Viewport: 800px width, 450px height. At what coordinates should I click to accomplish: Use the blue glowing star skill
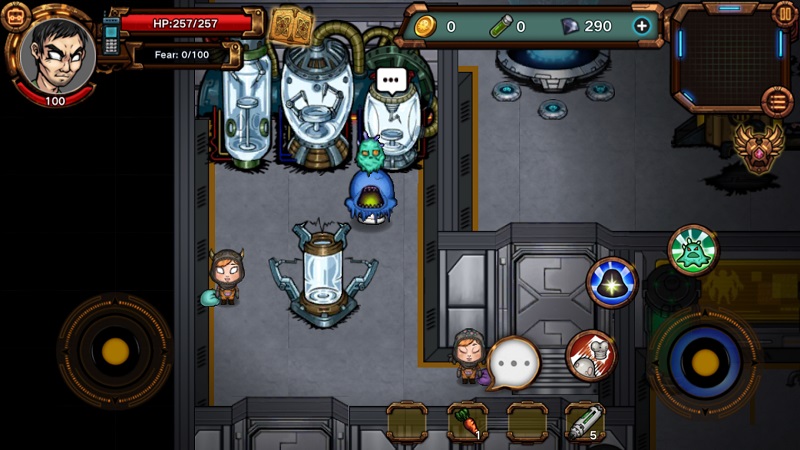[612, 283]
